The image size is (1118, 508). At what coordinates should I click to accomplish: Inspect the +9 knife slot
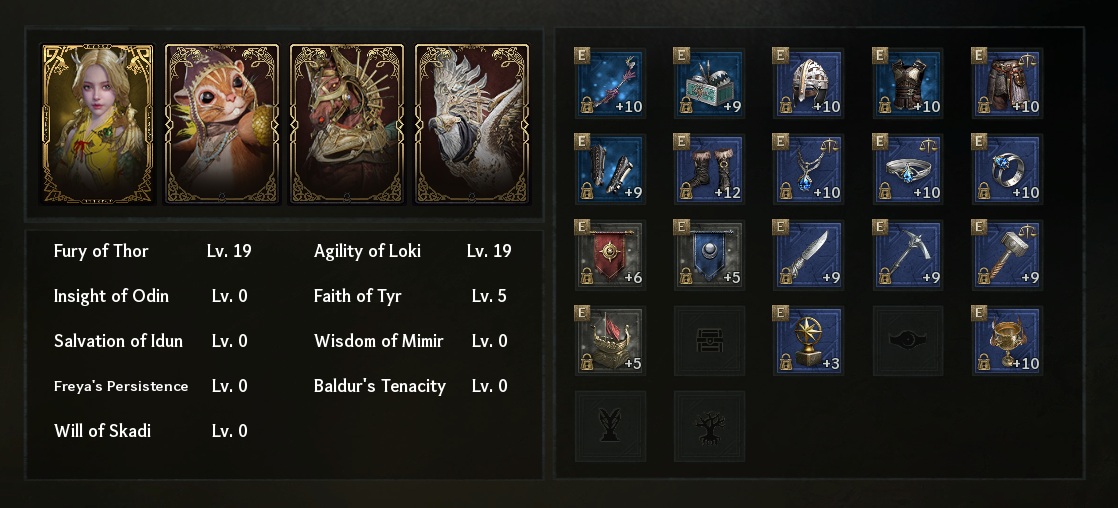tap(808, 255)
